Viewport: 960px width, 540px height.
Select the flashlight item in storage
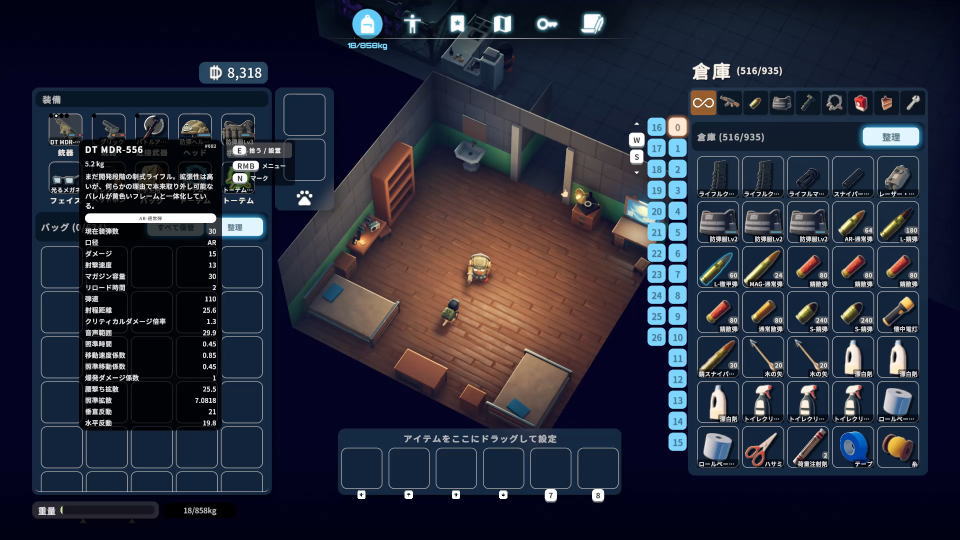[x=898, y=310]
